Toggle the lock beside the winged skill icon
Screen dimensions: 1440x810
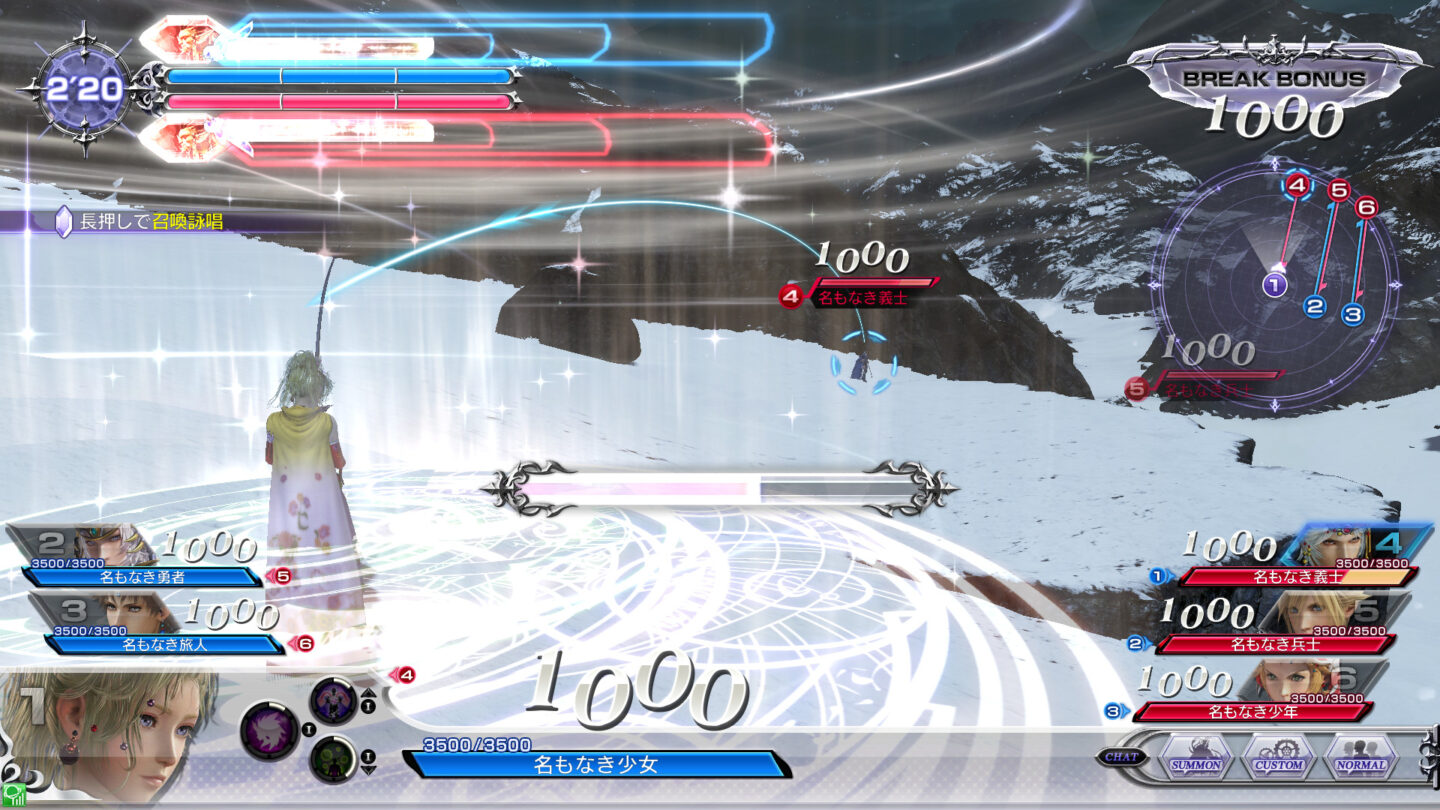[368, 706]
